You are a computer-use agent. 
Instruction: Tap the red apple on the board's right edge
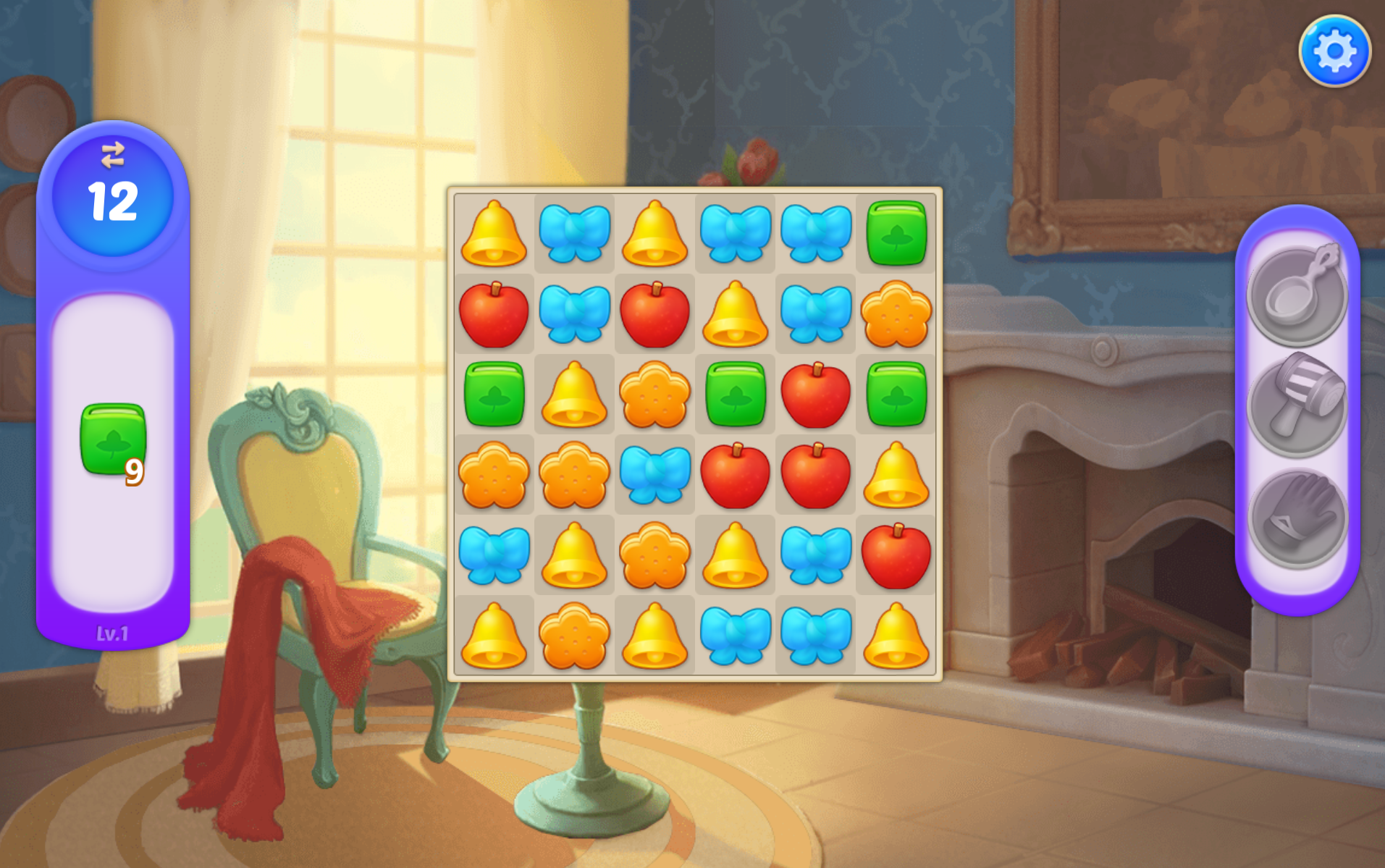tap(896, 553)
